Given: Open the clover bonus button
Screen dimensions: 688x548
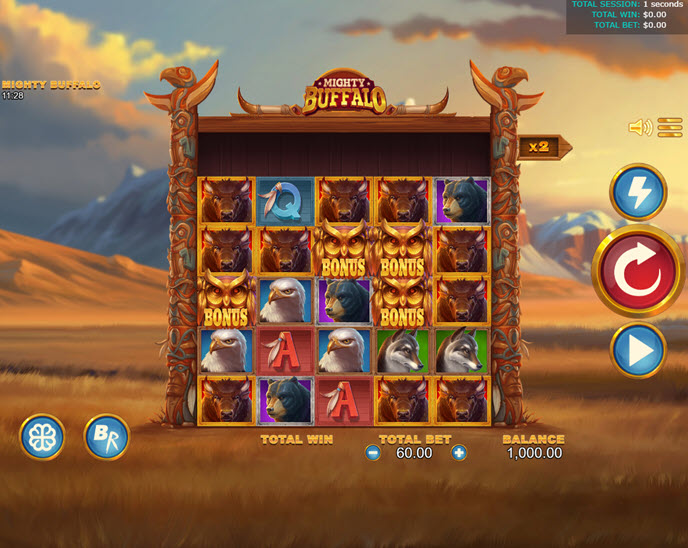Looking at the screenshot, I should tap(42, 437).
